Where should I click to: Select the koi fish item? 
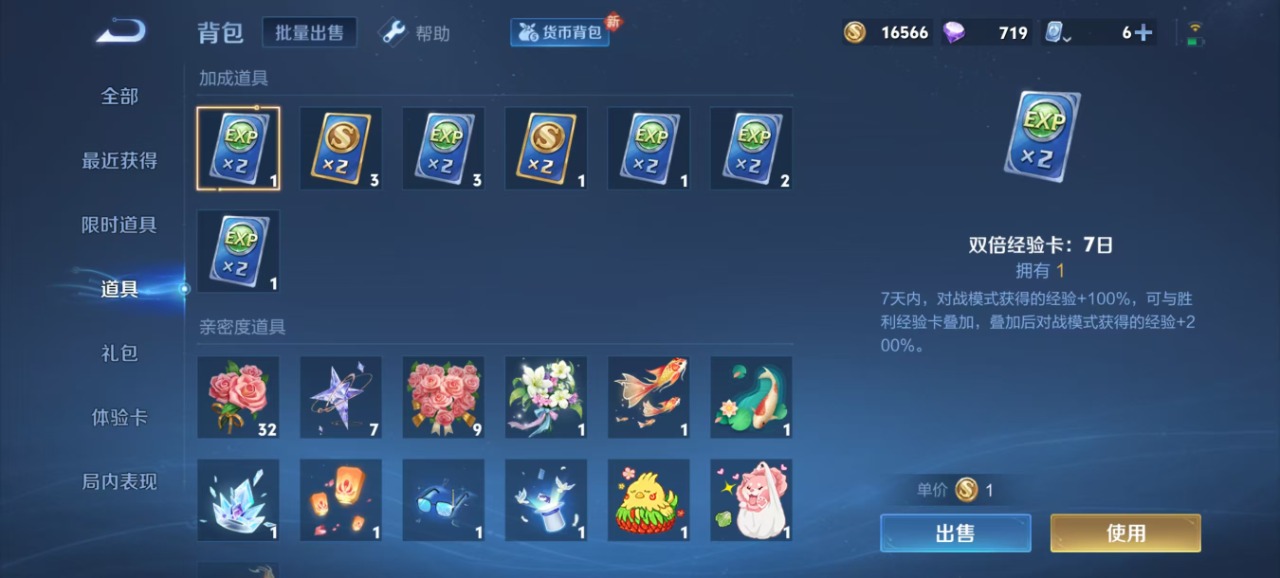pos(648,397)
